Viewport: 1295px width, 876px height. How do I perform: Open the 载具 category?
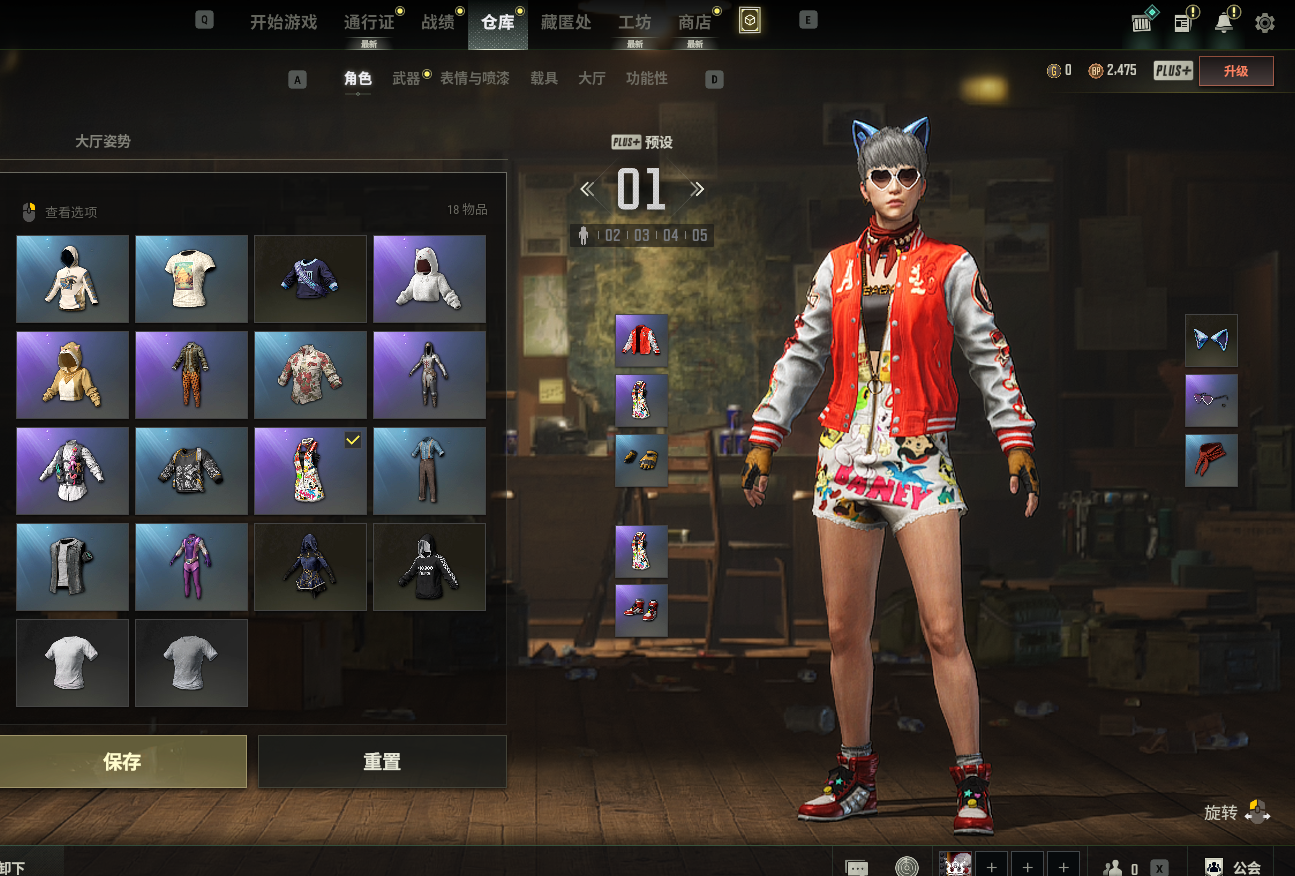(544, 78)
